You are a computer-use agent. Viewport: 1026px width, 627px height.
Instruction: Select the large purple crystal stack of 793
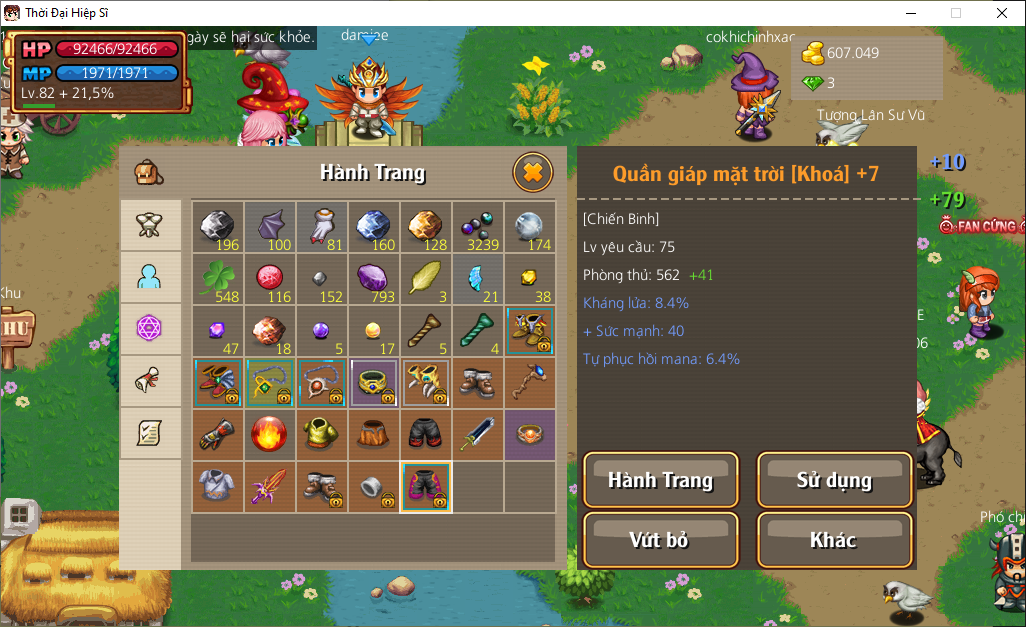tap(373, 279)
